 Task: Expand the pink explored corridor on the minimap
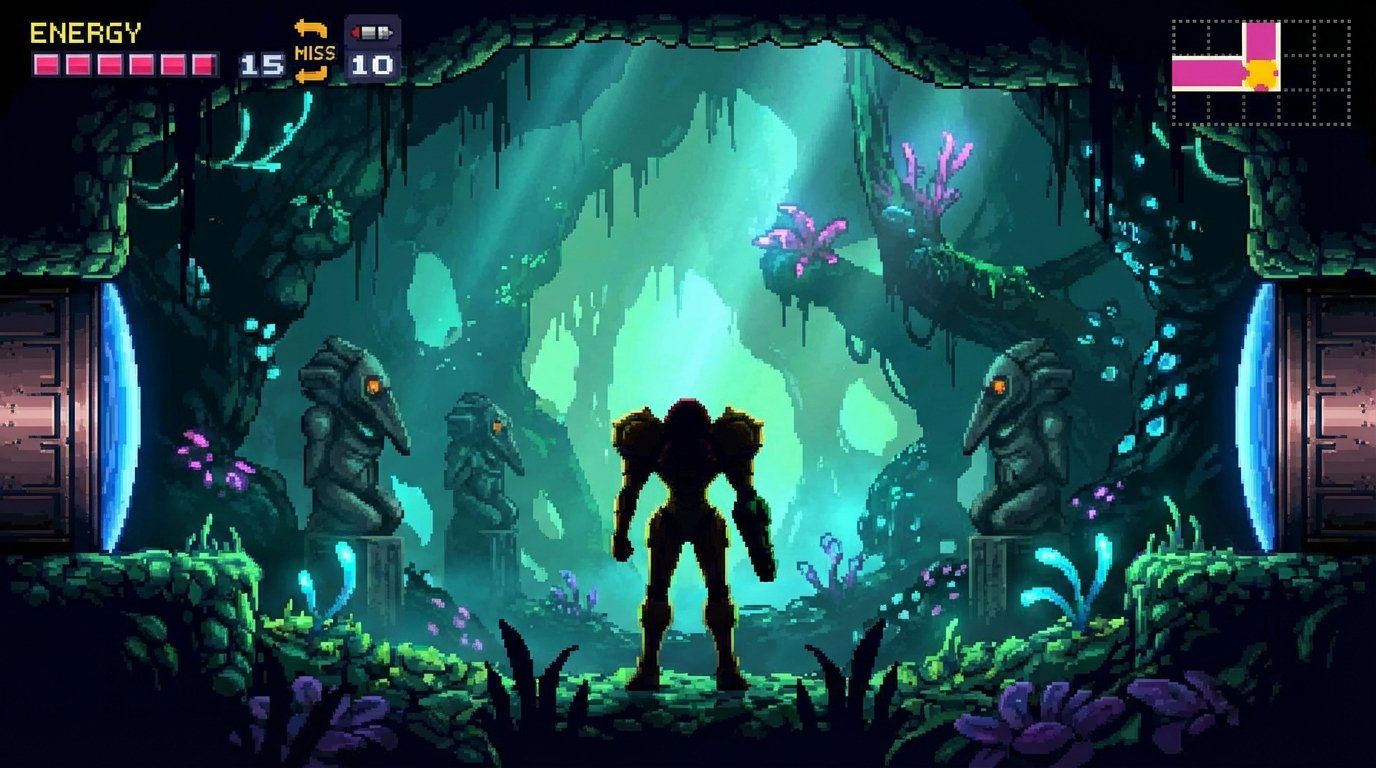(x=1205, y=73)
